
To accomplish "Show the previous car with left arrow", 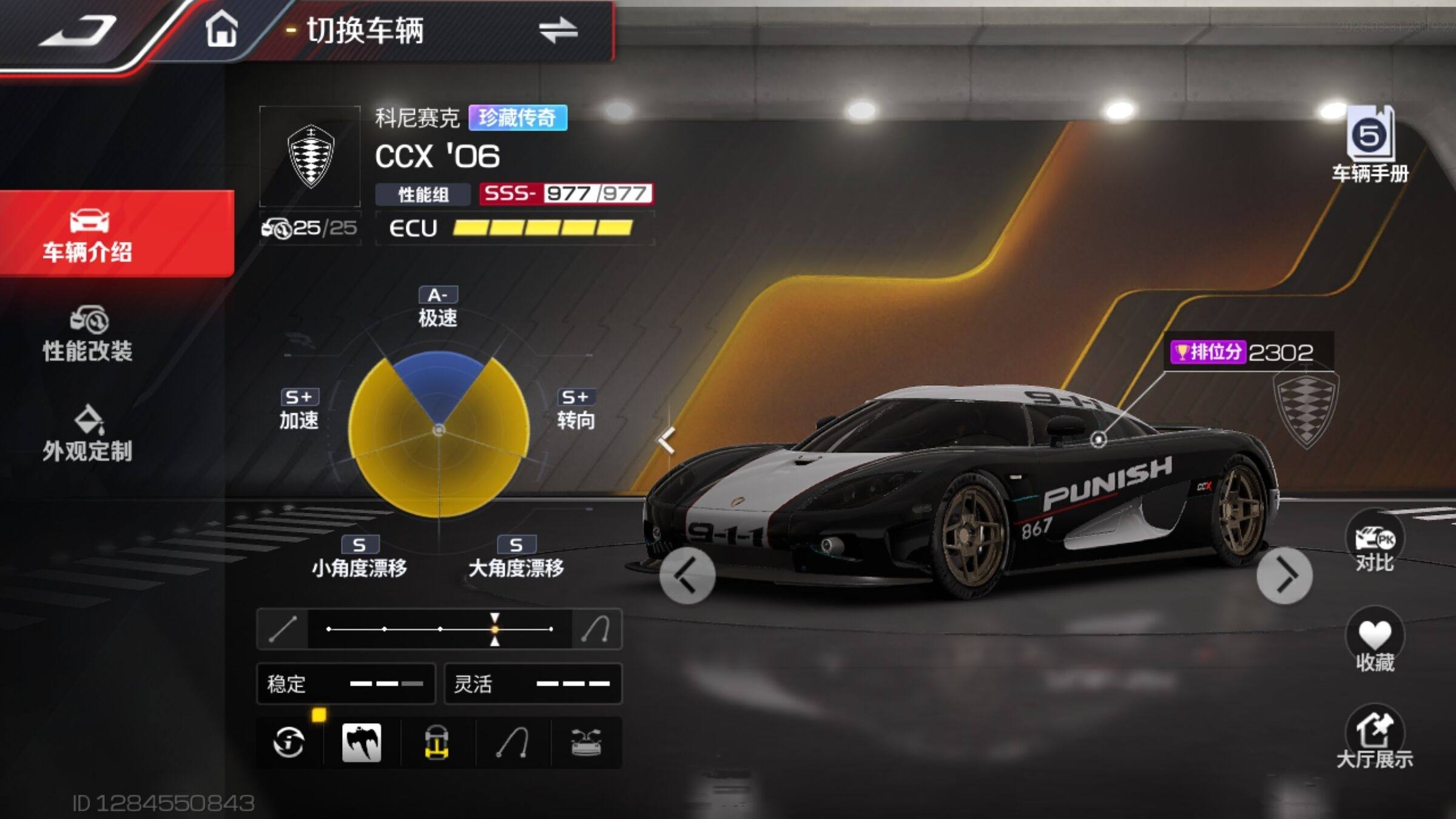I will [687, 576].
